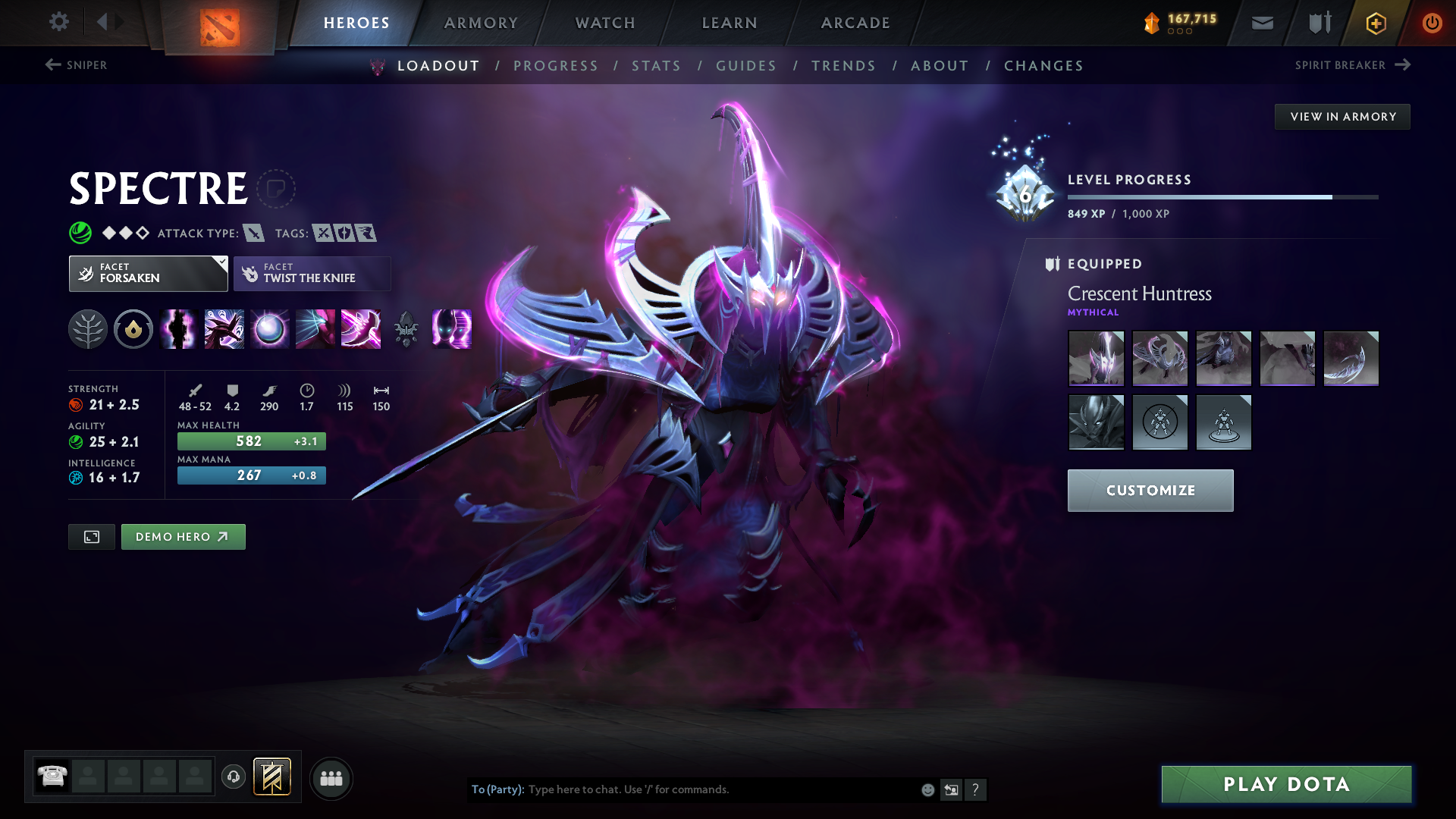The height and width of the screenshot is (819, 1456).
Task: Click DEMO HERO to test Spectre
Action: point(183,536)
